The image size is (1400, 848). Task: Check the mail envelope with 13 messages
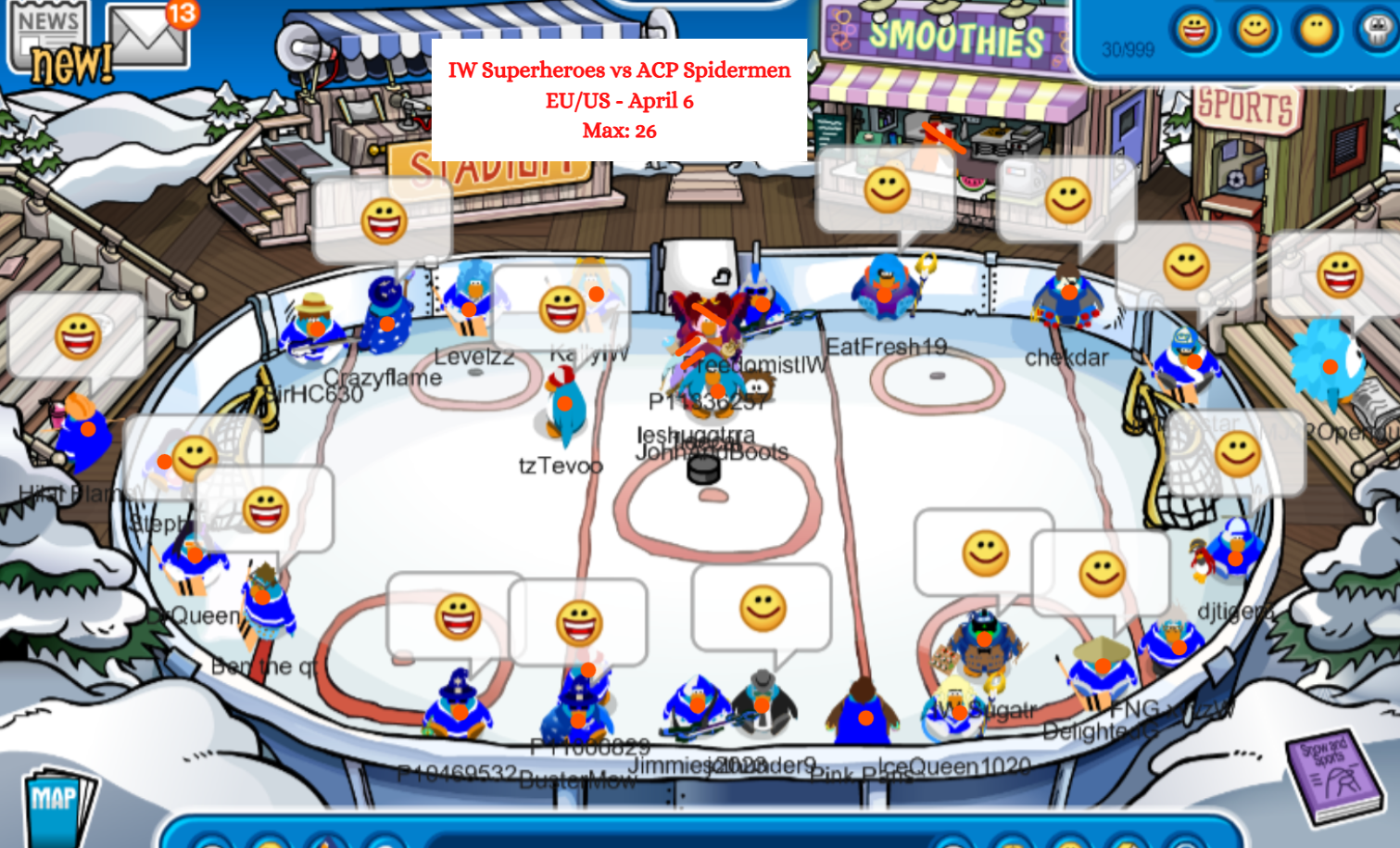pos(146,35)
